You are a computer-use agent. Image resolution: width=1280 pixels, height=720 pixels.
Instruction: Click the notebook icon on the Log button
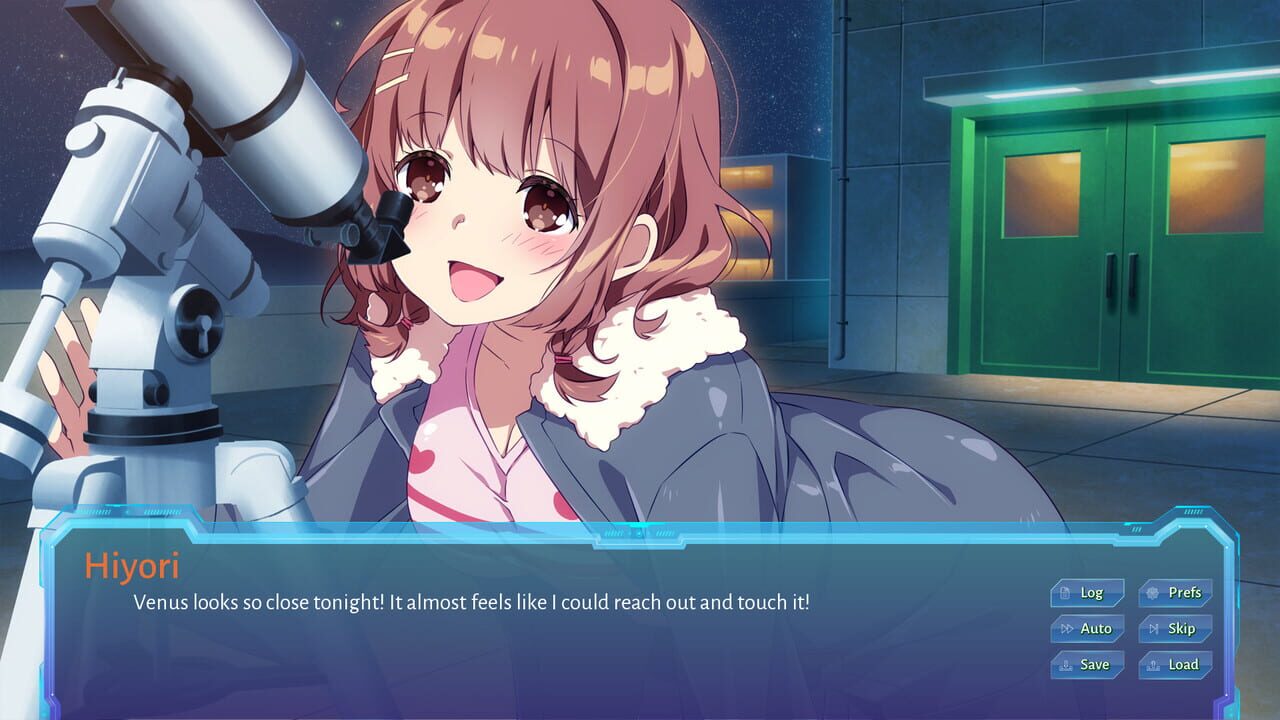[x=1065, y=593]
